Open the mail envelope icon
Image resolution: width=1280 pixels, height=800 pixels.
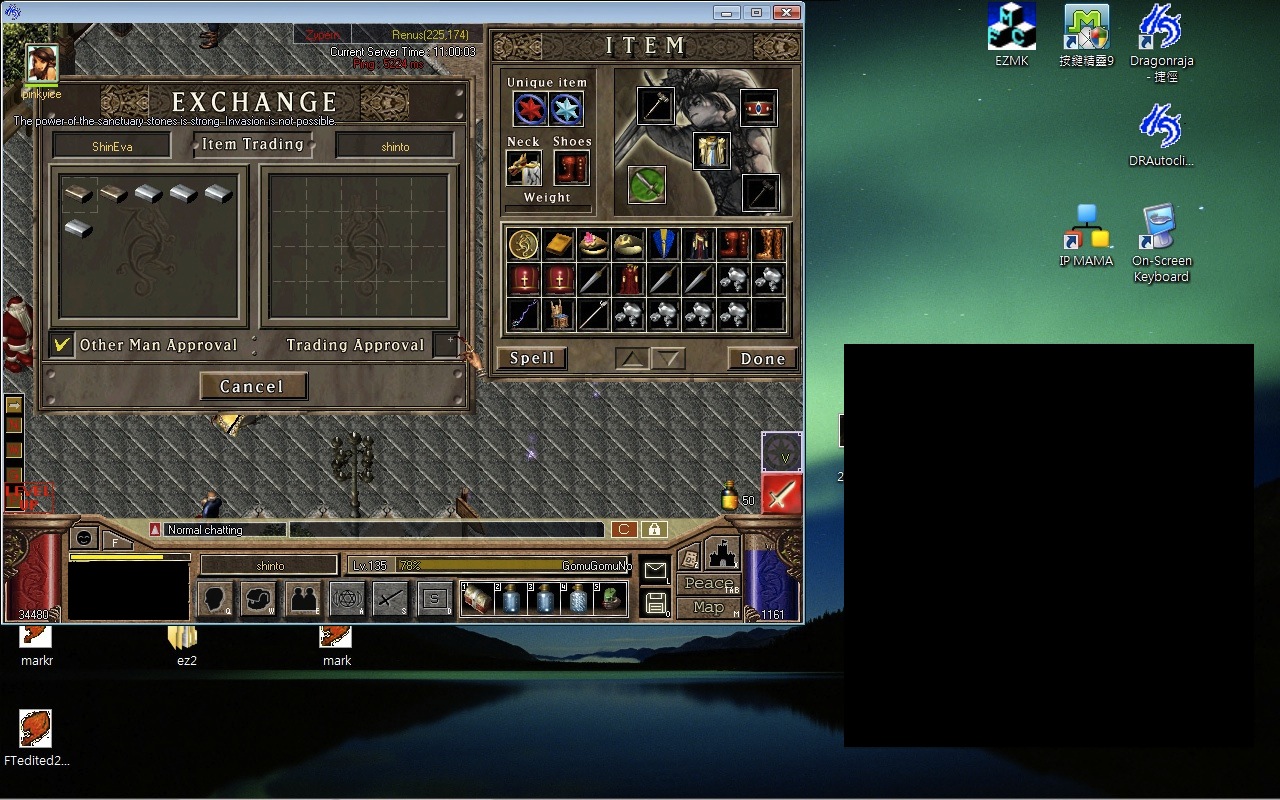coord(655,570)
